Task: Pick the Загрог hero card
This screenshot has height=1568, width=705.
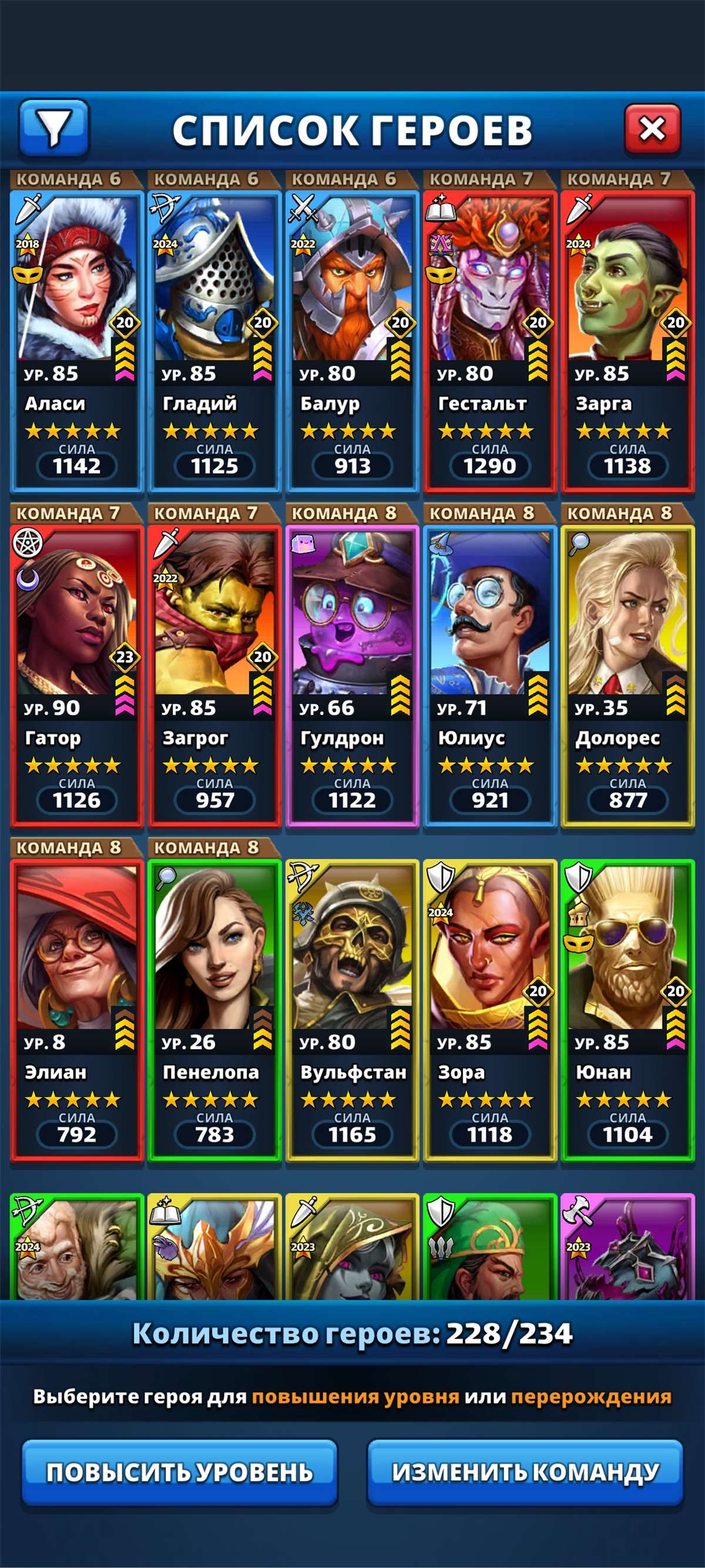Action: [x=214, y=676]
